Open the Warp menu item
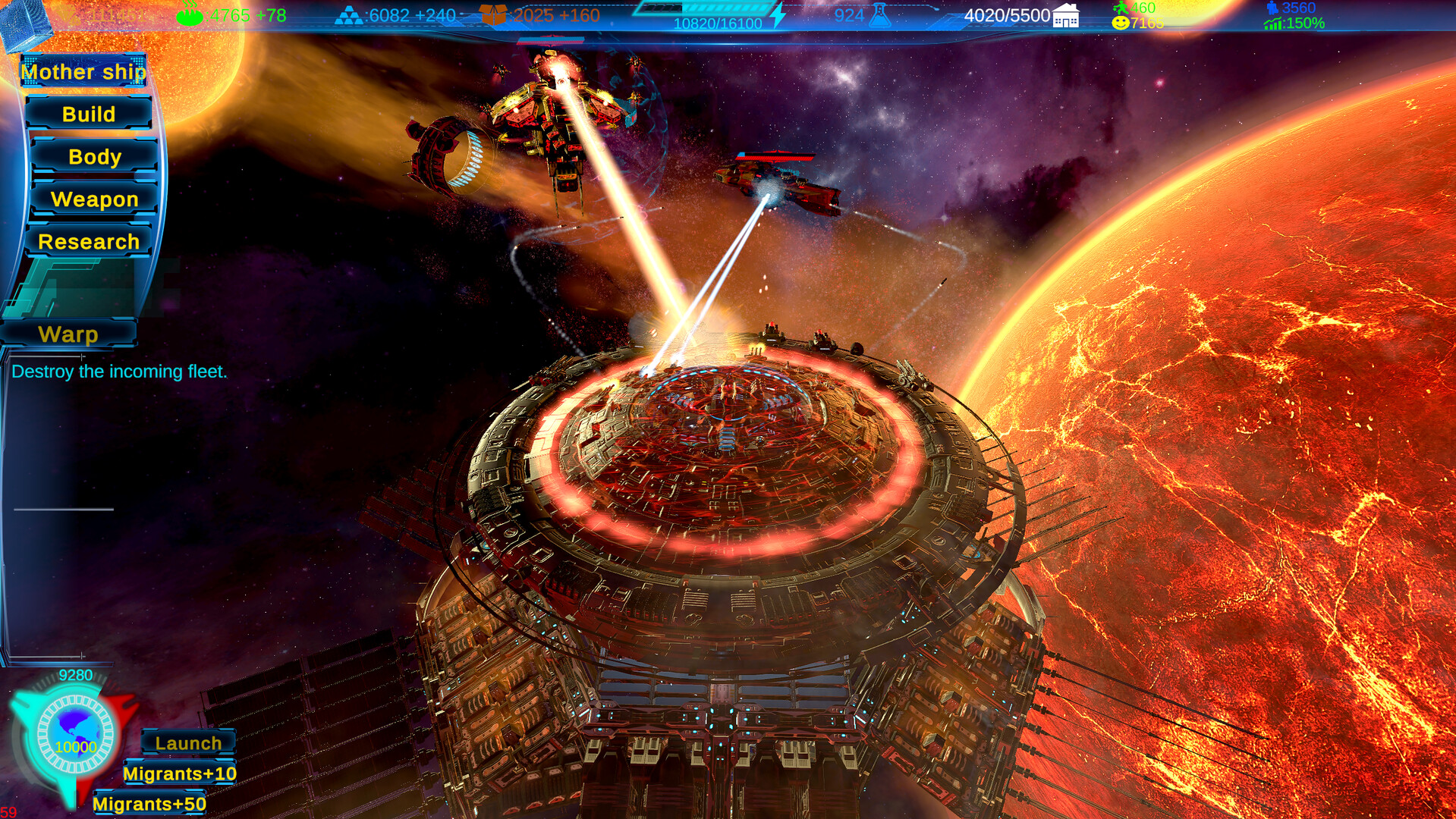1456x819 pixels. (68, 334)
